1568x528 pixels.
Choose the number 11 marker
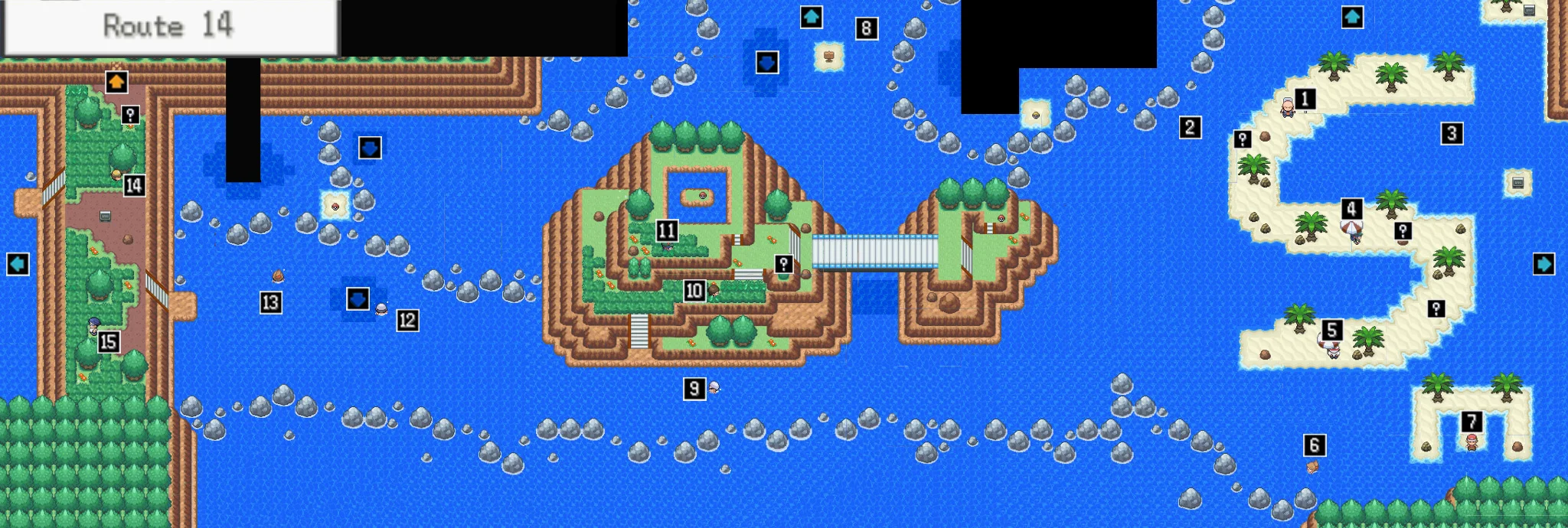(667, 230)
